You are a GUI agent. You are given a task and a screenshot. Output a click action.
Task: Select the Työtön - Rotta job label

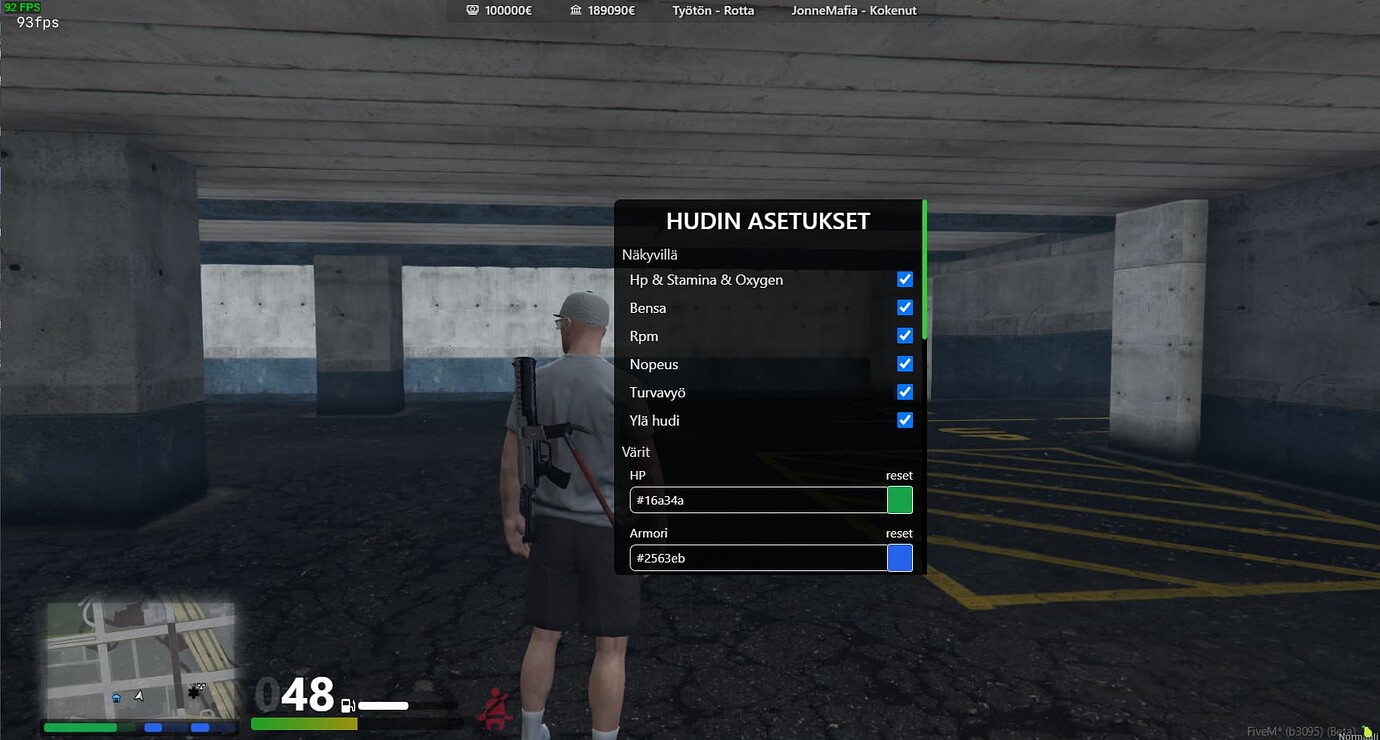tap(712, 11)
